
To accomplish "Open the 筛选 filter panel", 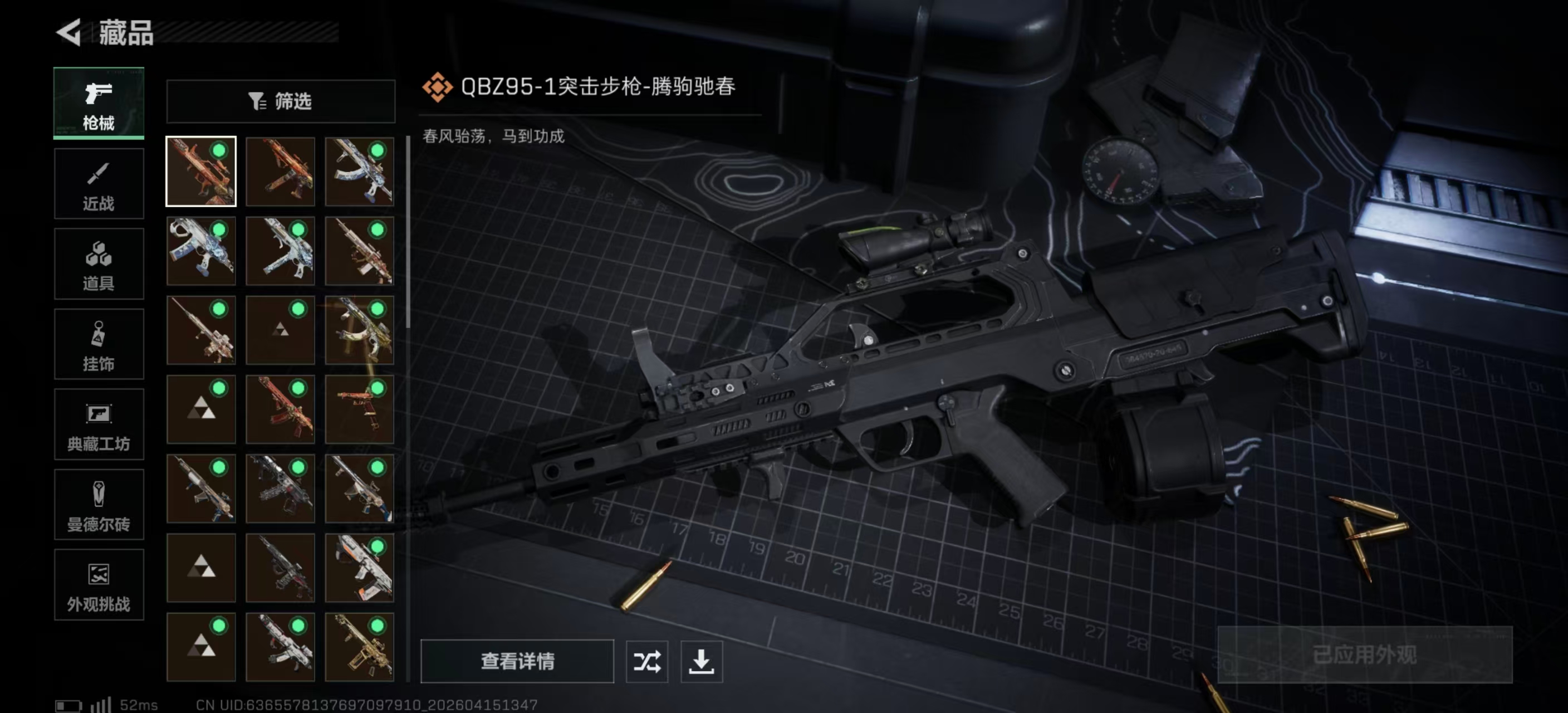I will [281, 101].
